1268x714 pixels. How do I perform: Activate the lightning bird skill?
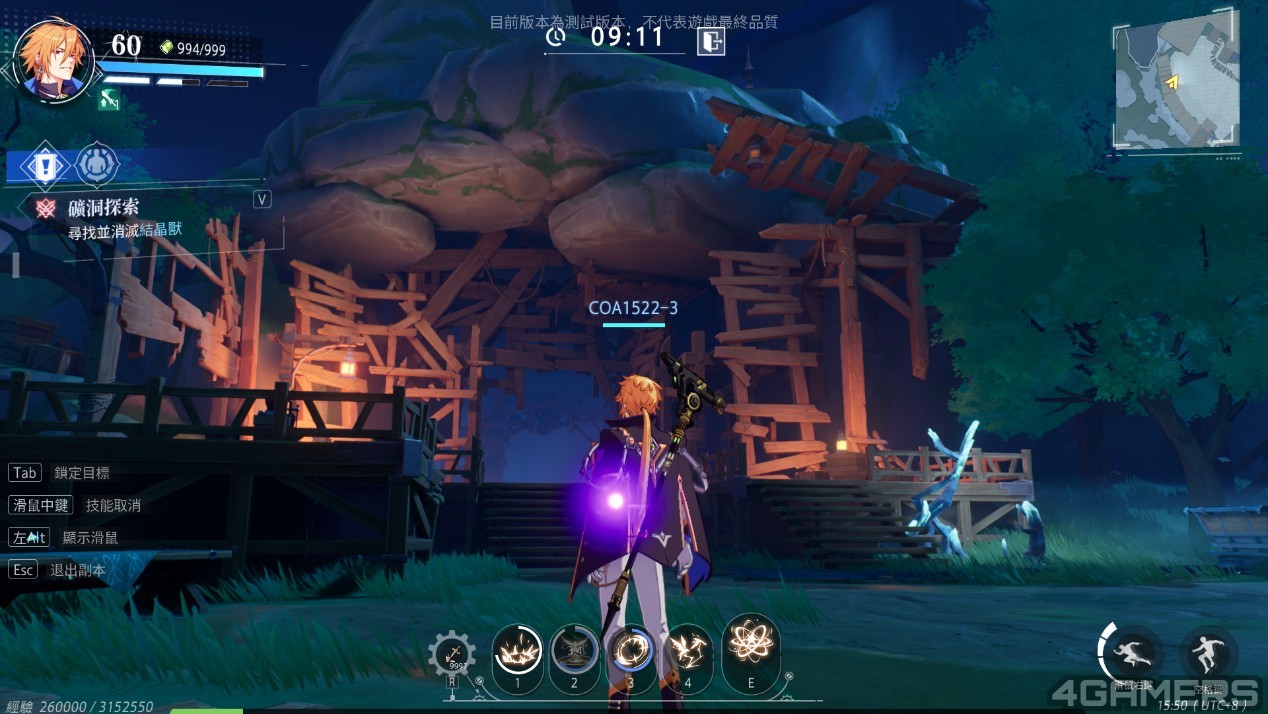pyautogui.click(x=688, y=650)
